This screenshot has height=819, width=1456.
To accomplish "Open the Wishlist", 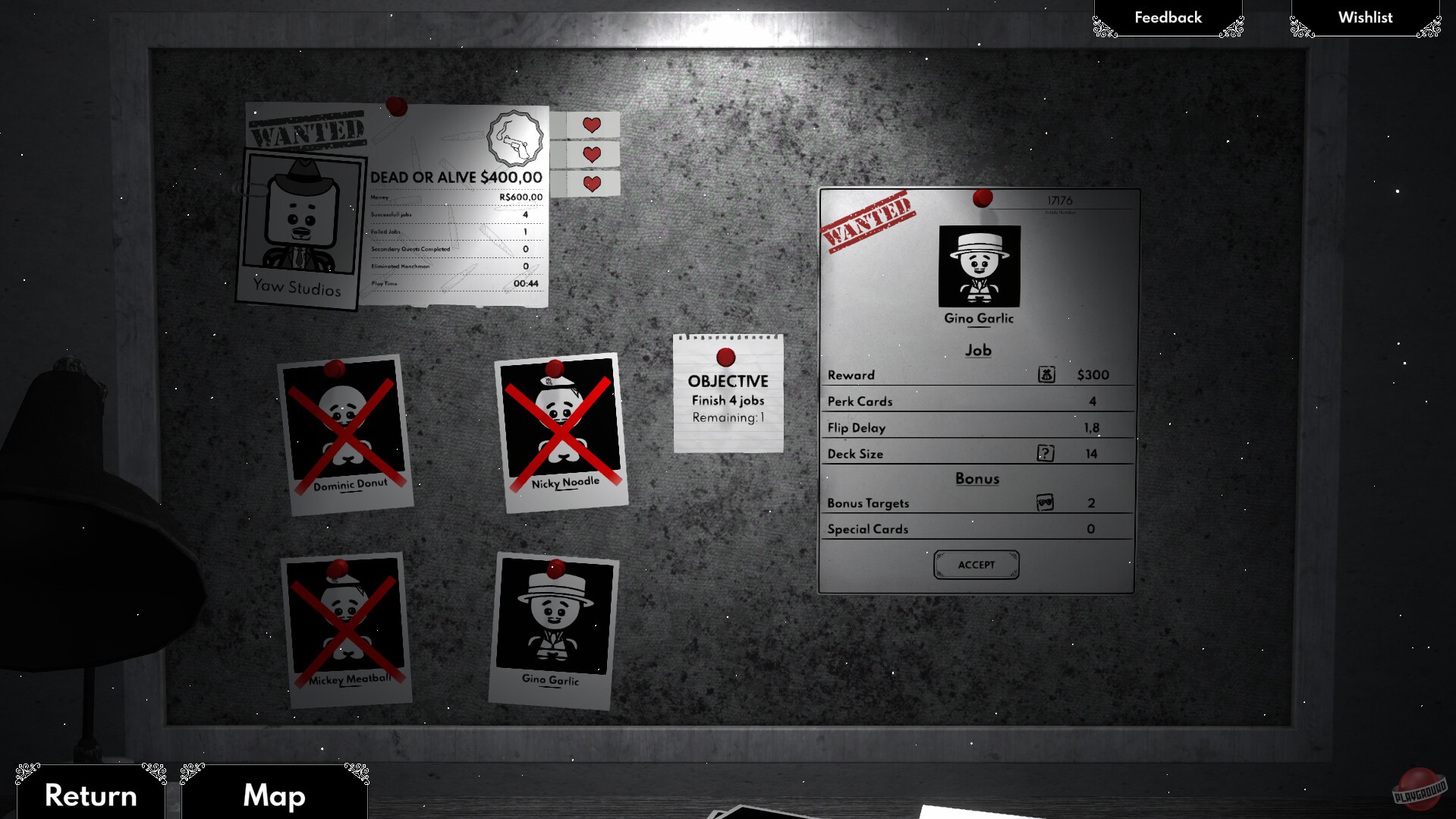I will [x=1365, y=17].
